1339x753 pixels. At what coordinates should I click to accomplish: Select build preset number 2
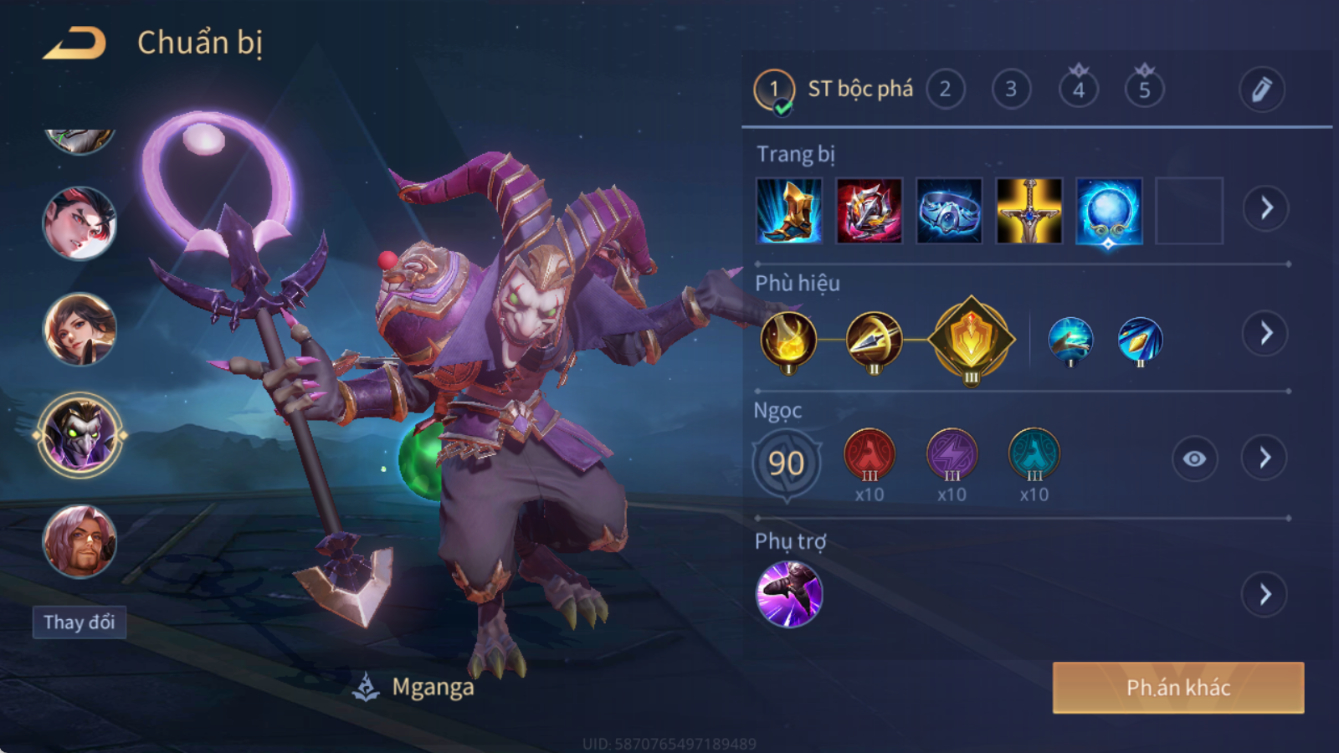click(945, 90)
